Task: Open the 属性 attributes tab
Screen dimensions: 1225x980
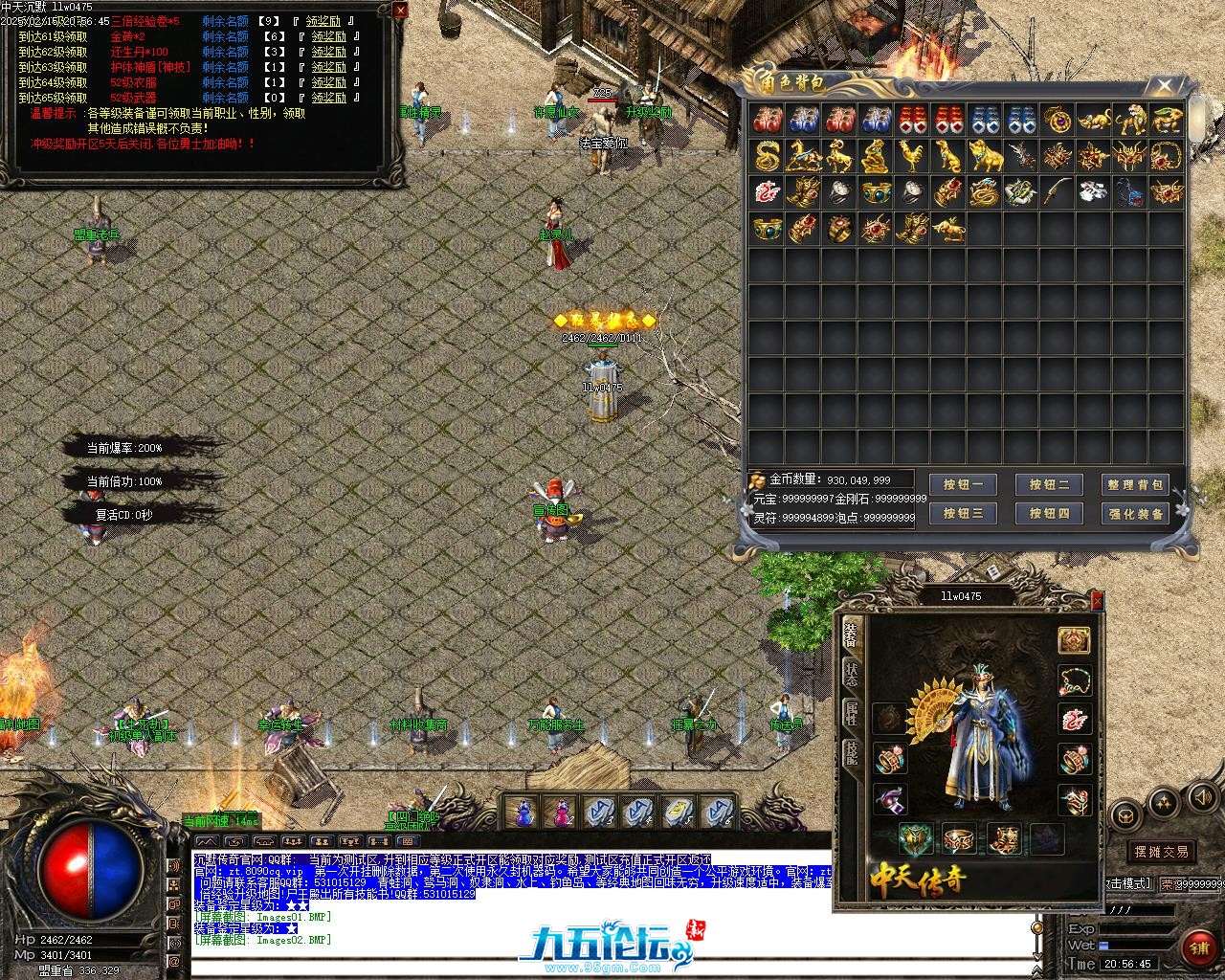Action: (x=851, y=713)
